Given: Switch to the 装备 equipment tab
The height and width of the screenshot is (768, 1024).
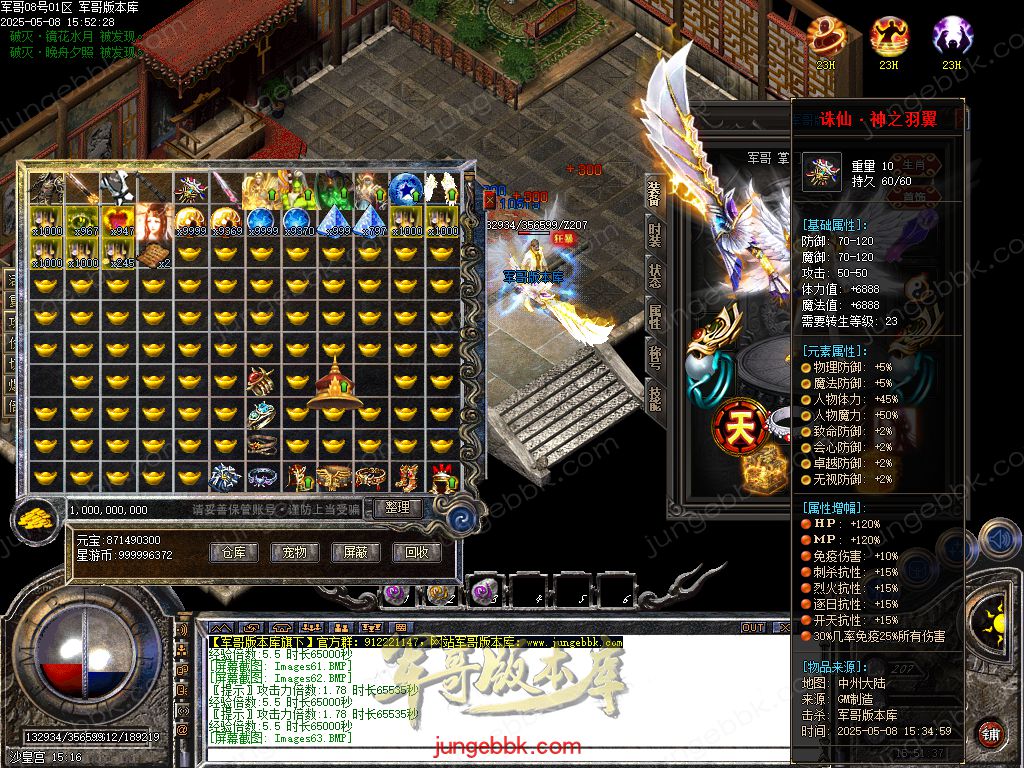Looking at the screenshot, I should click(654, 194).
